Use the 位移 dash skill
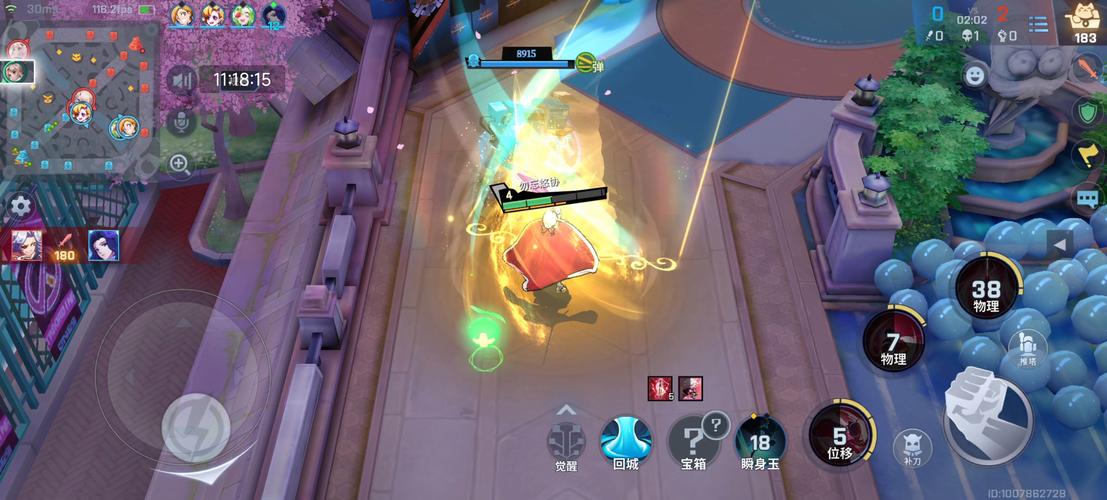 point(839,436)
